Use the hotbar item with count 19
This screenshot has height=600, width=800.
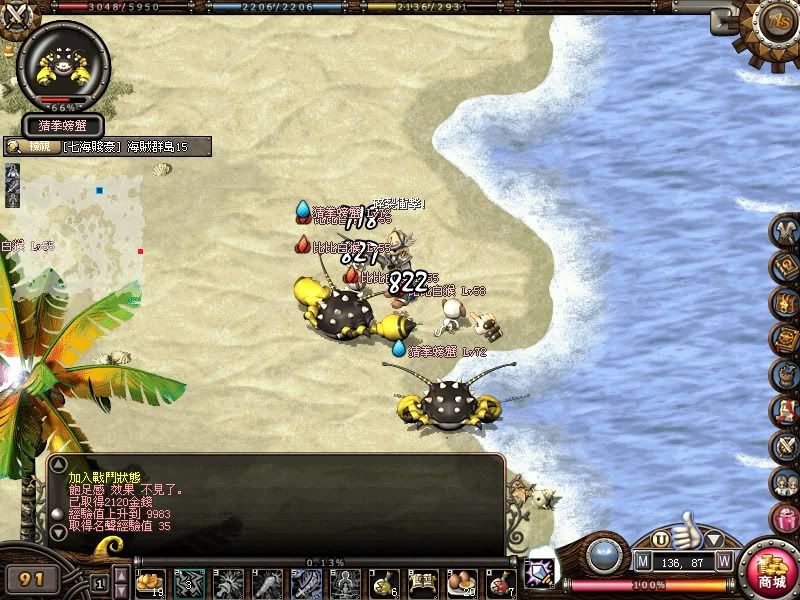pos(151,582)
